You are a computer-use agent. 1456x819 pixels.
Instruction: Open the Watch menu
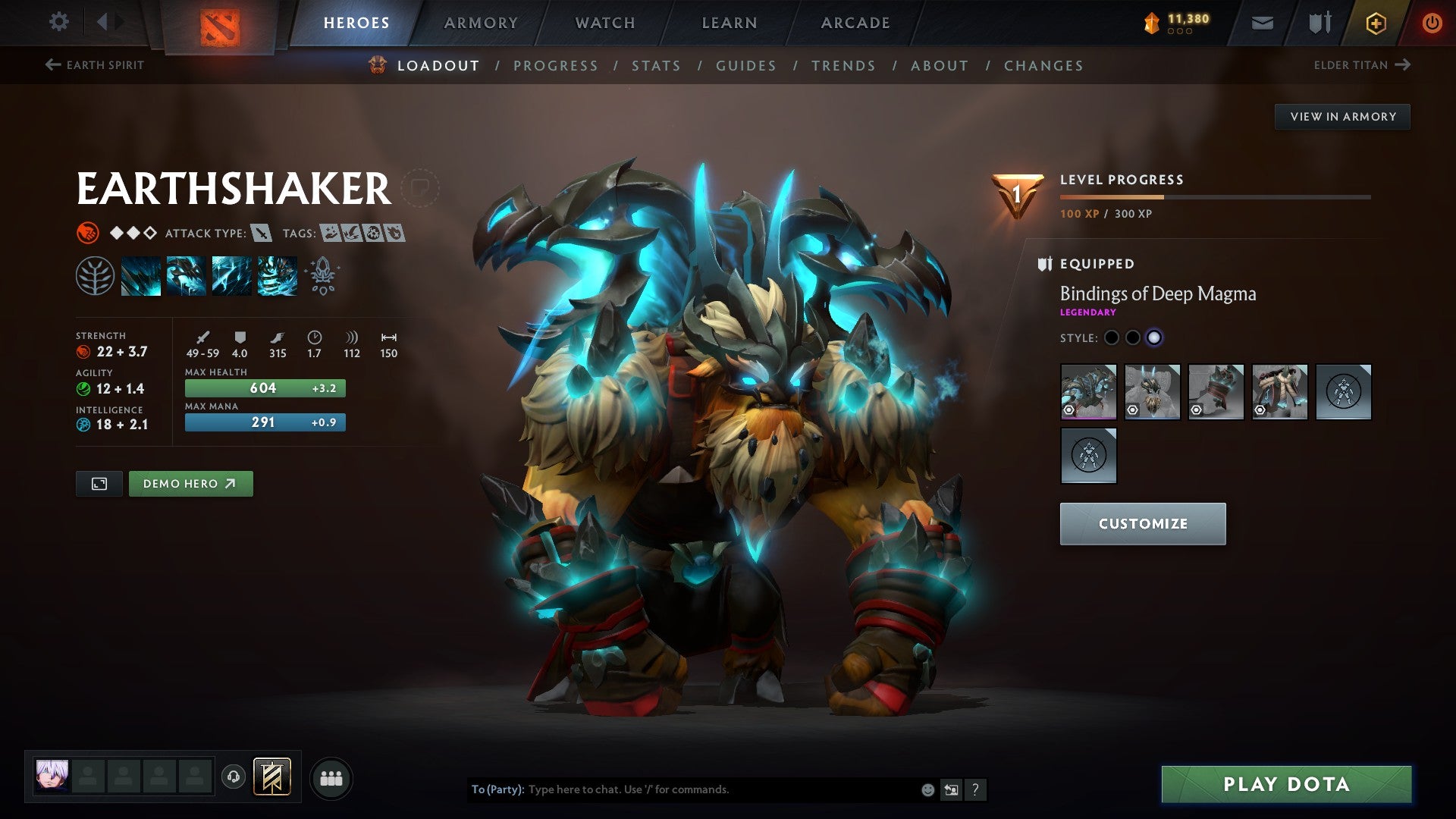point(605,23)
